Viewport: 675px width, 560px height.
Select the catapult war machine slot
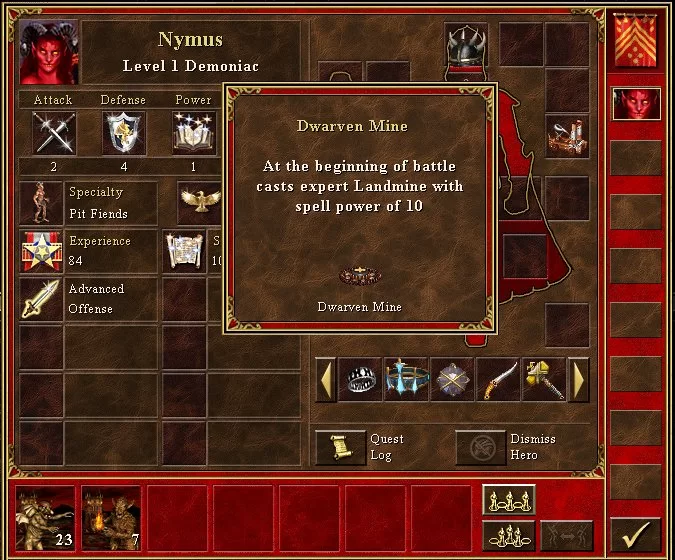click(566, 135)
